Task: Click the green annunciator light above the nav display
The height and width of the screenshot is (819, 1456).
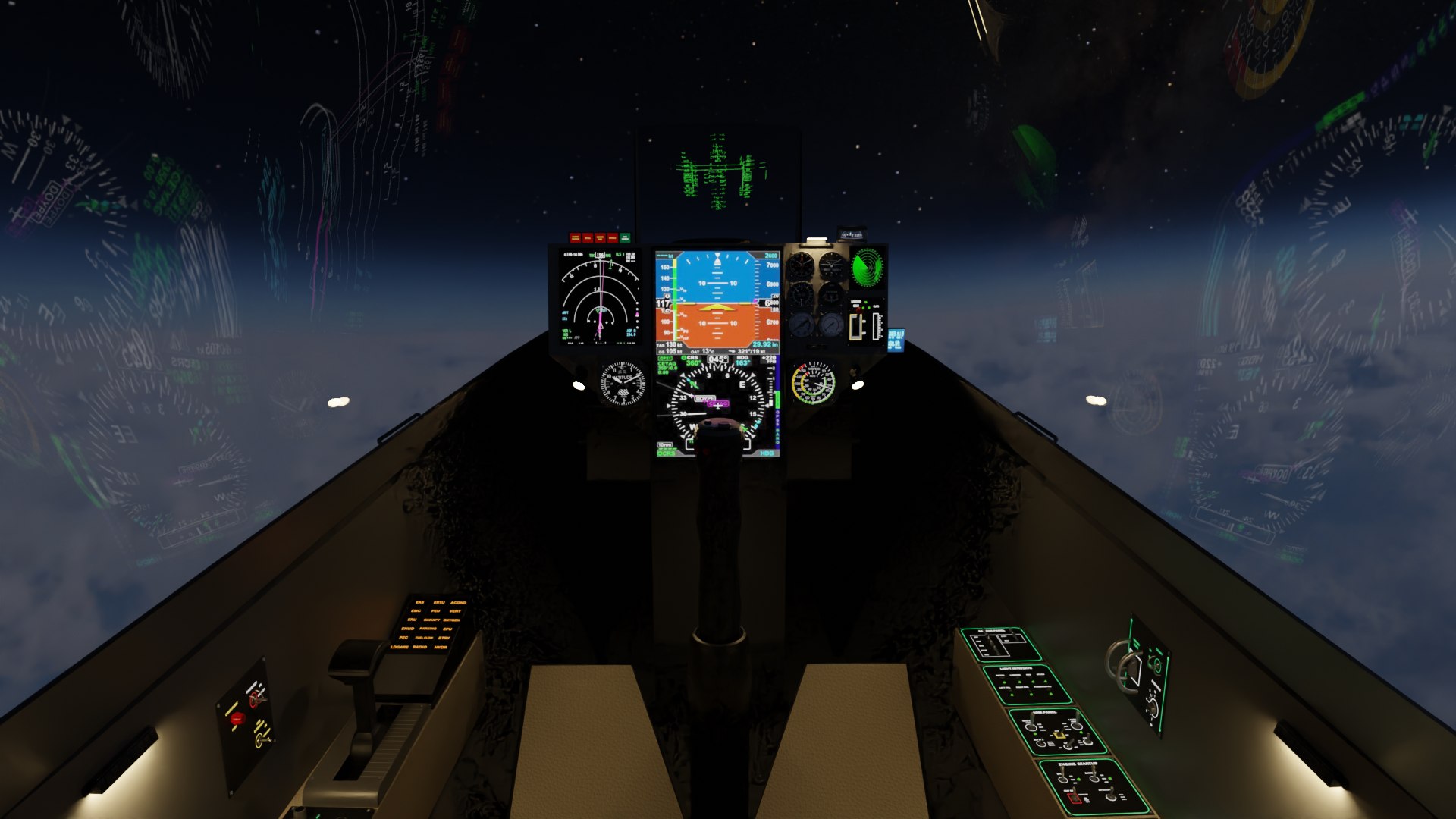Action: coord(625,238)
